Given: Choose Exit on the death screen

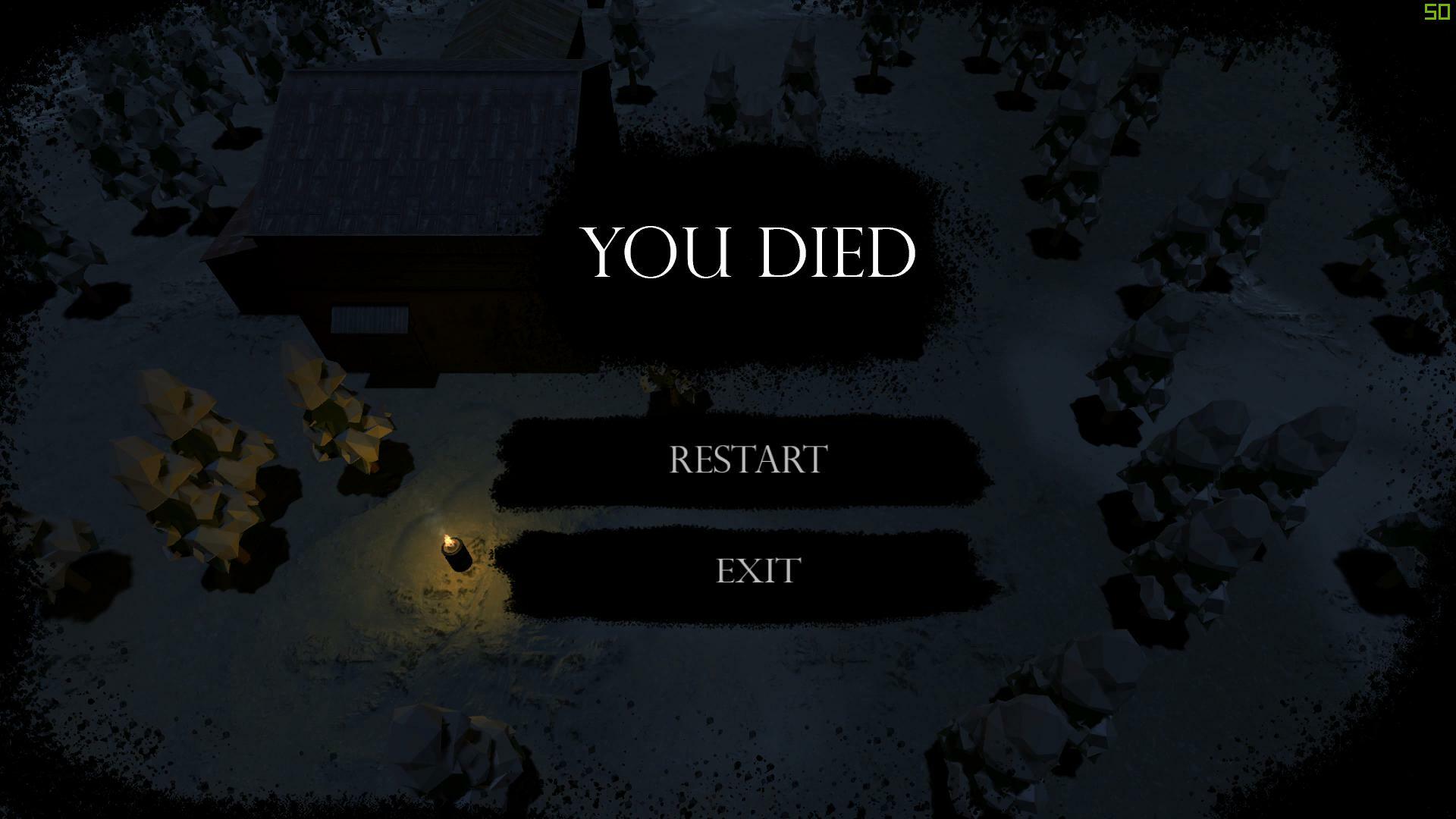Looking at the screenshot, I should click(758, 570).
